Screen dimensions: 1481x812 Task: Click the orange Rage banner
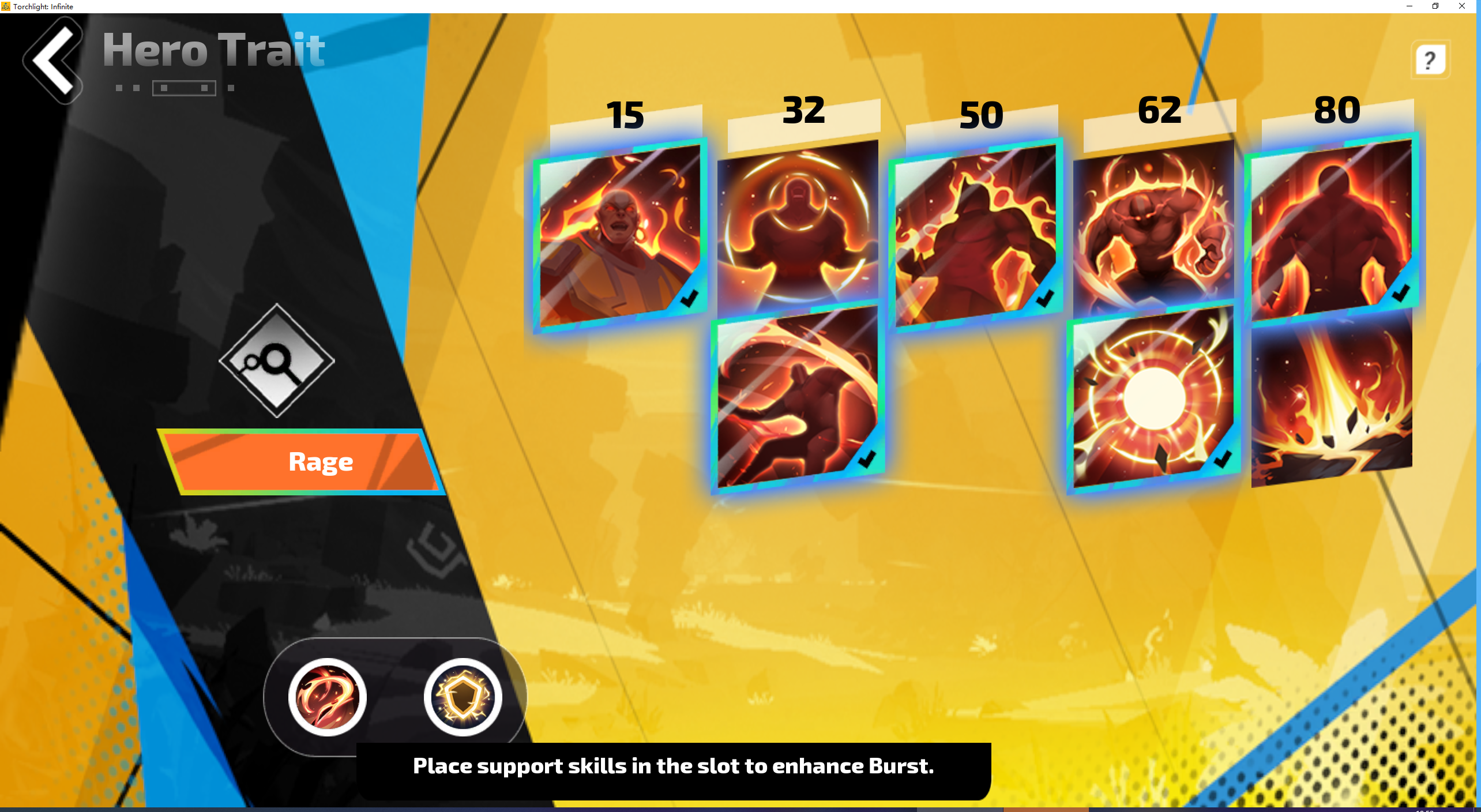[x=321, y=461]
